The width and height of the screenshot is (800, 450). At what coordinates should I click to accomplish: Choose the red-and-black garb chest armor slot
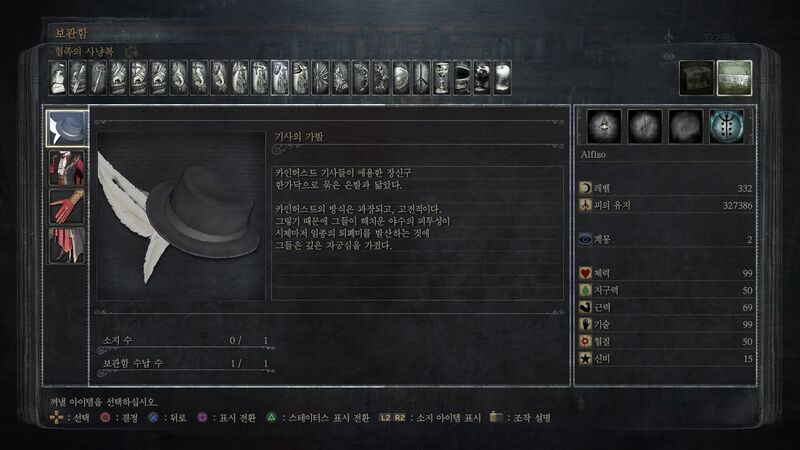pyautogui.click(x=67, y=167)
